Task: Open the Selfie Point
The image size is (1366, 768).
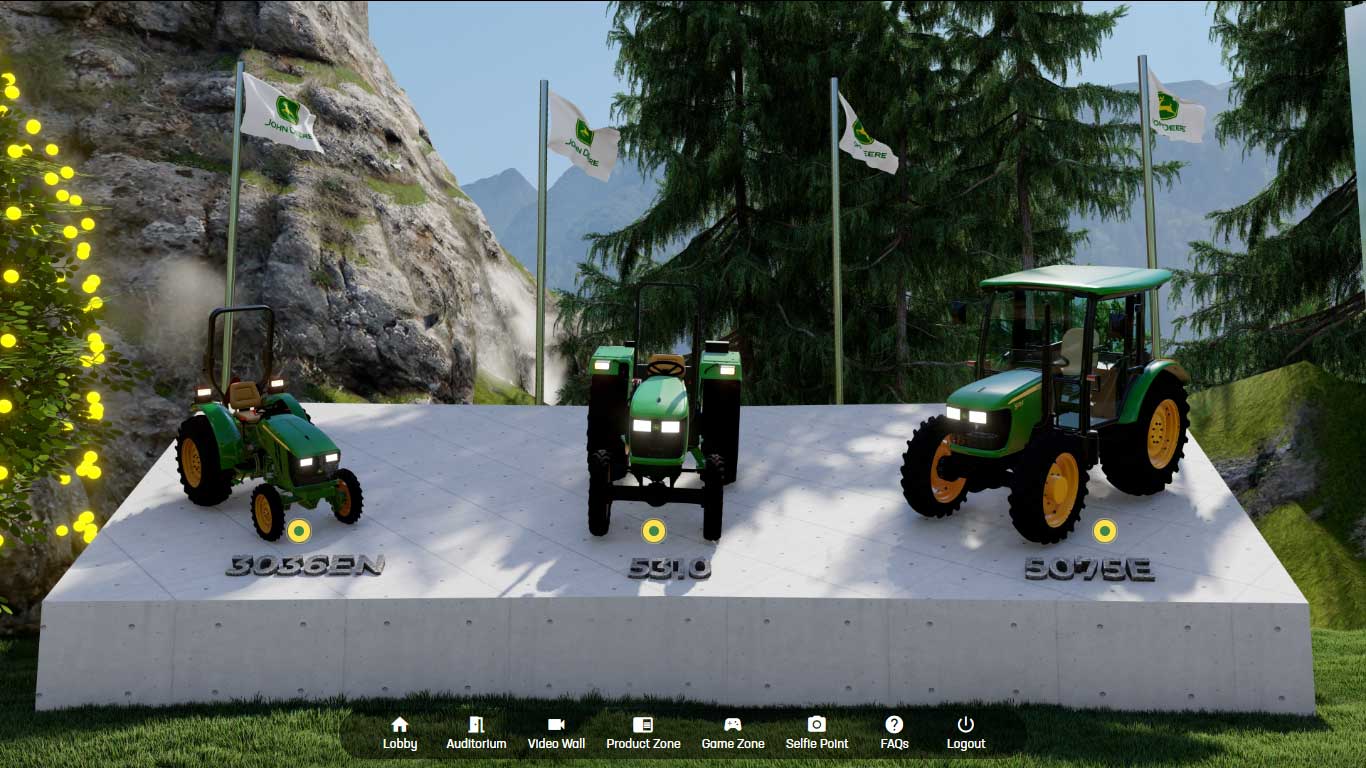Action: (x=817, y=733)
